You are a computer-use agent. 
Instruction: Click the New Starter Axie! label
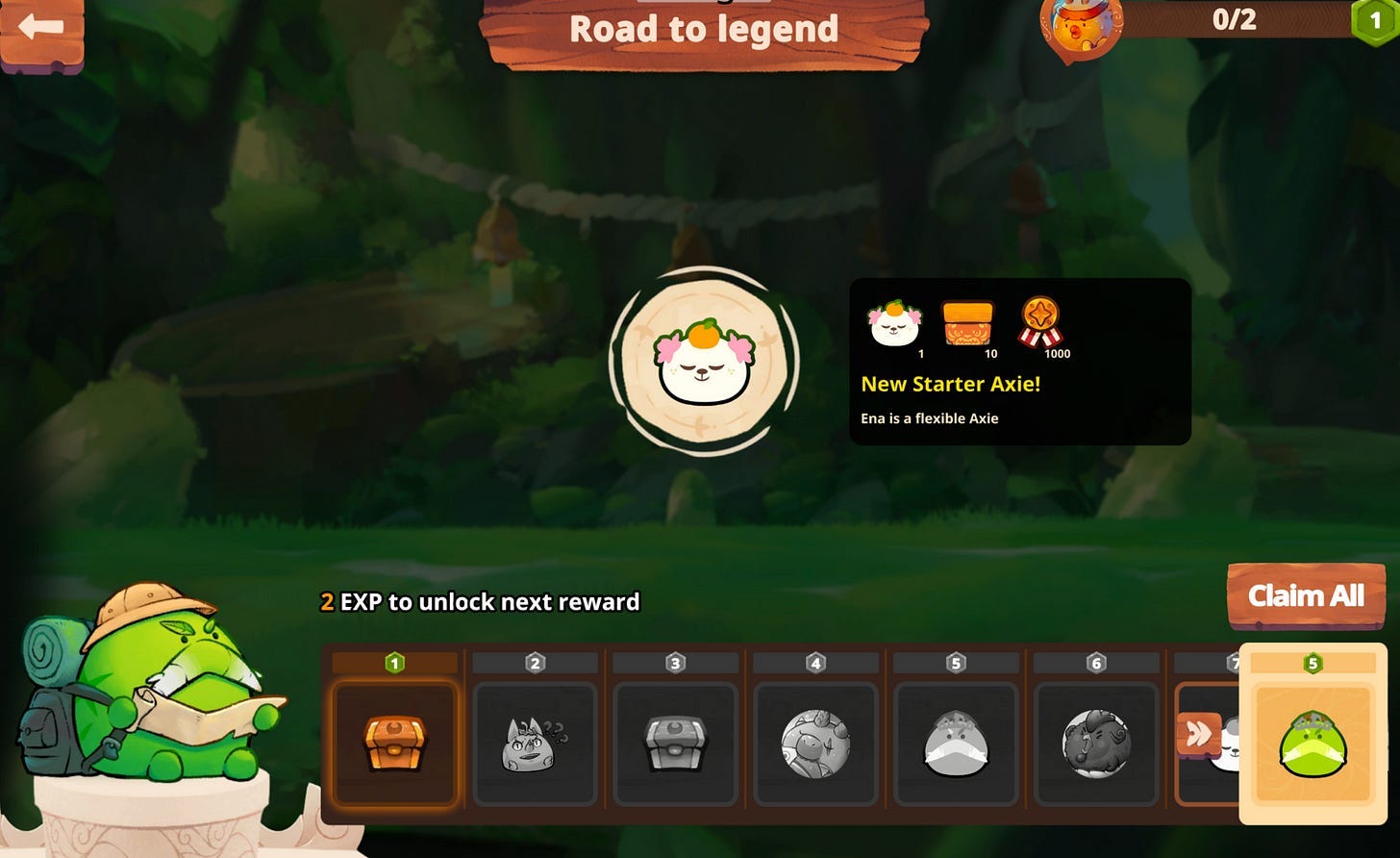pyautogui.click(x=950, y=384)
